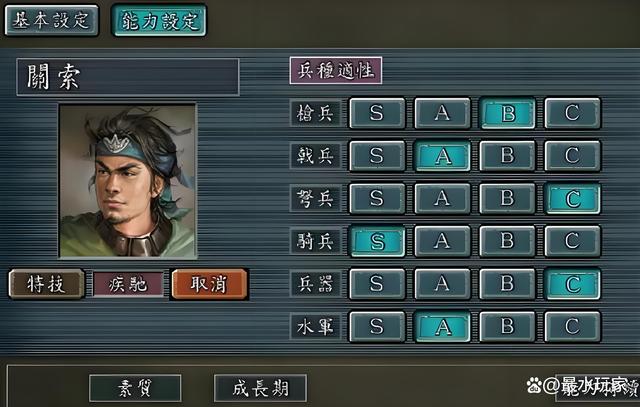Set 騎兵 aptitude to A
Image resolution: width=640 pixels, height=407 pixels.
tap(442, 241)
